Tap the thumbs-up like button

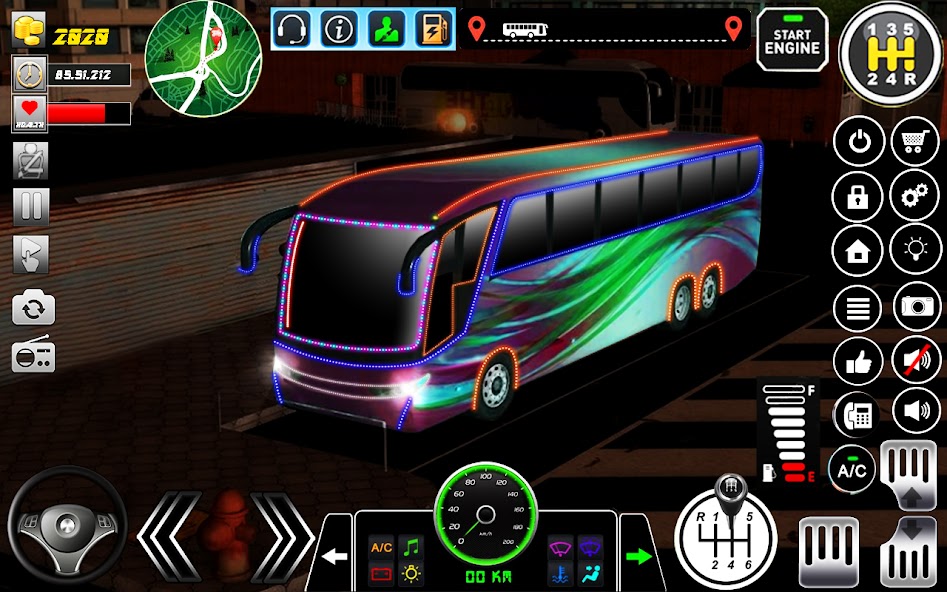(858, 360)
